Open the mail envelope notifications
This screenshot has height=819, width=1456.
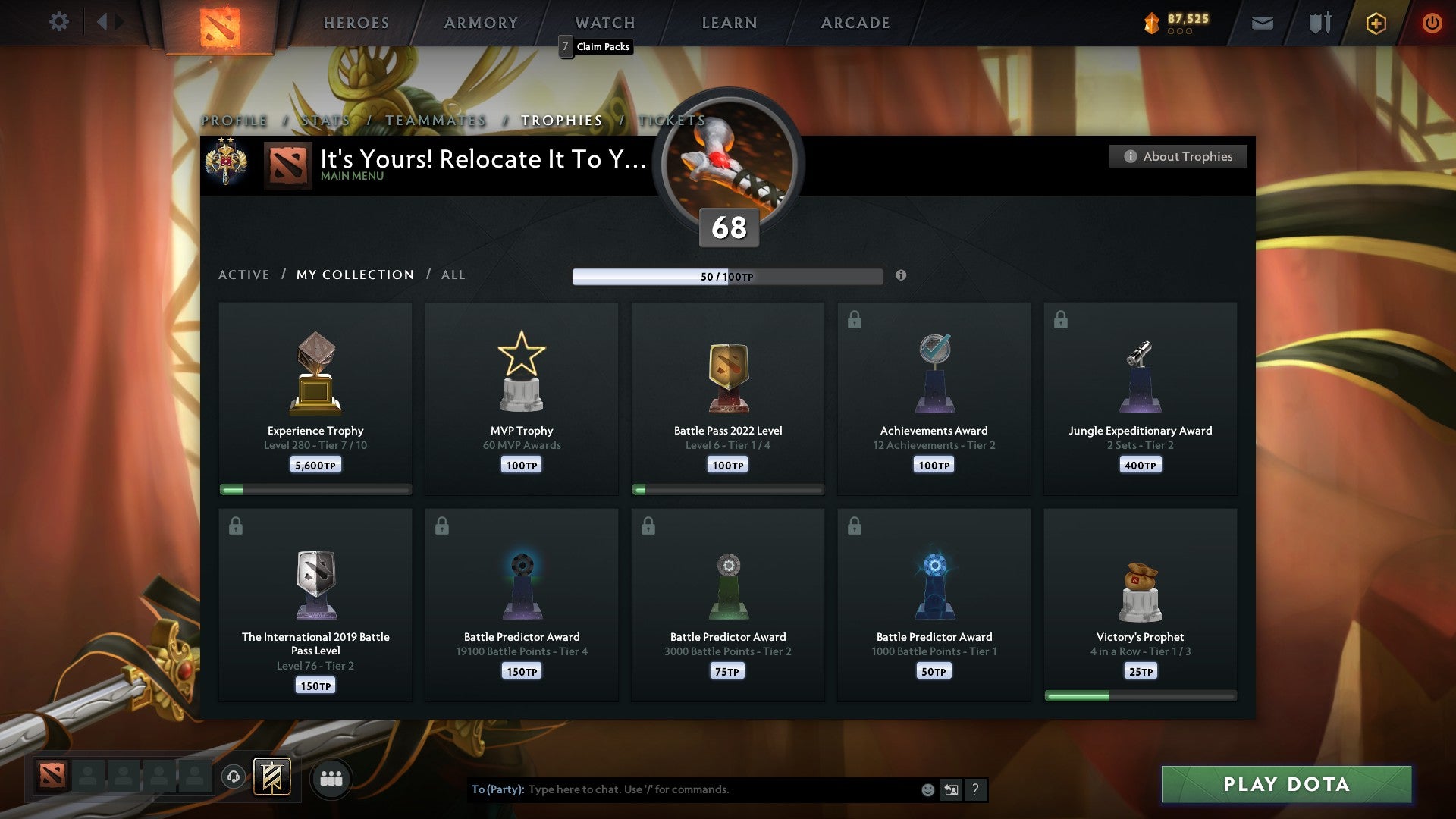[x=1263, y=23]
